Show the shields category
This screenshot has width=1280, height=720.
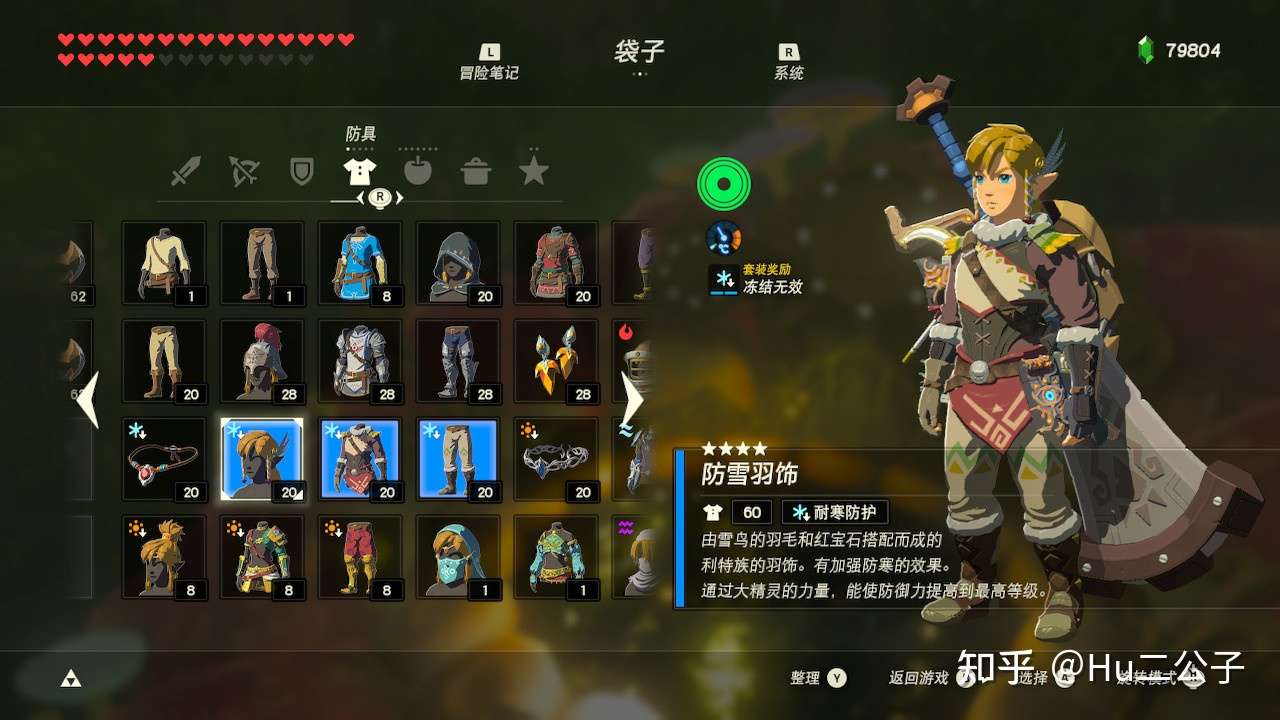coord(301,172)
